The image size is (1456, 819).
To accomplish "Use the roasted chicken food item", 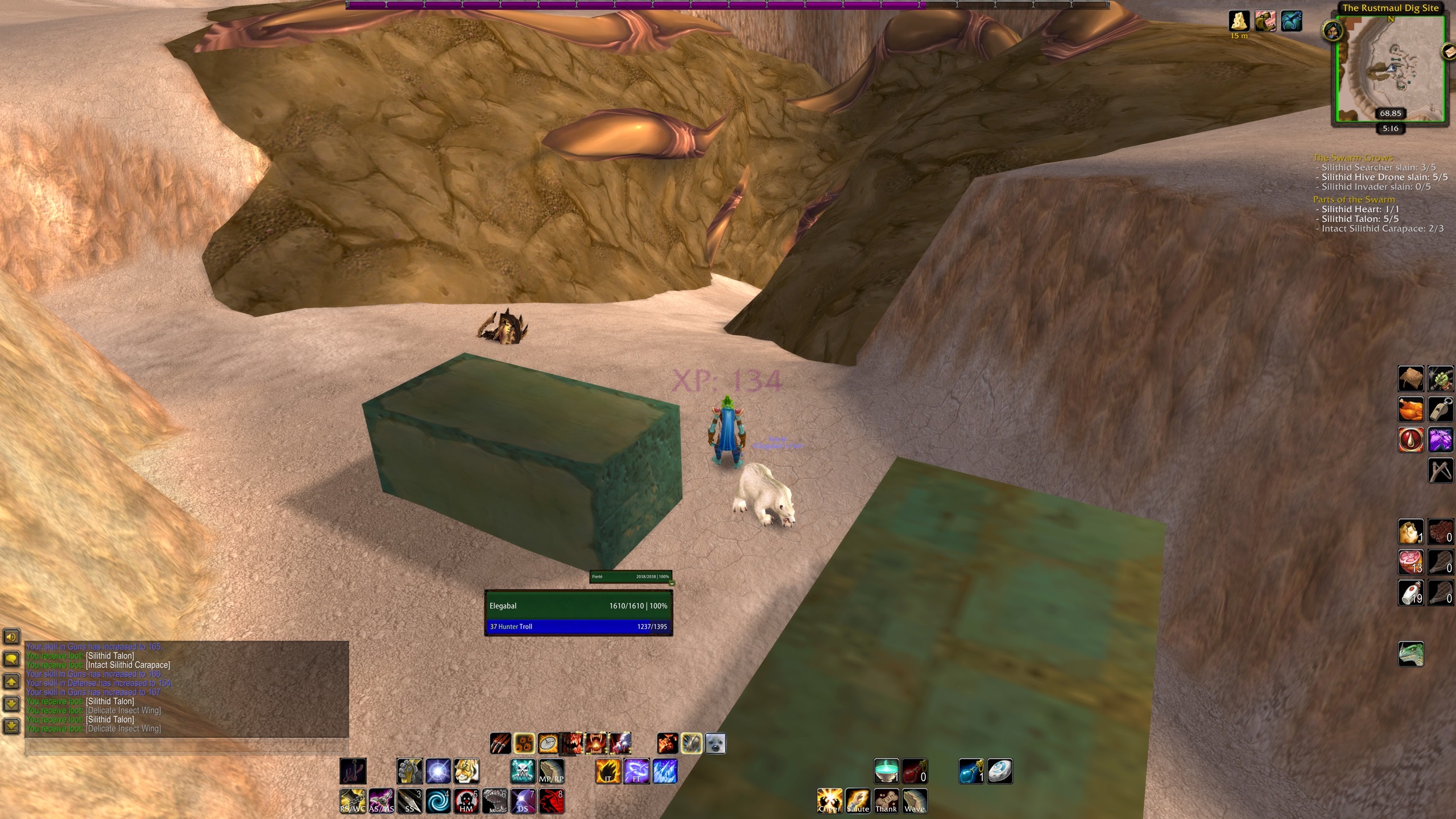I will (x=1411, y=409).
